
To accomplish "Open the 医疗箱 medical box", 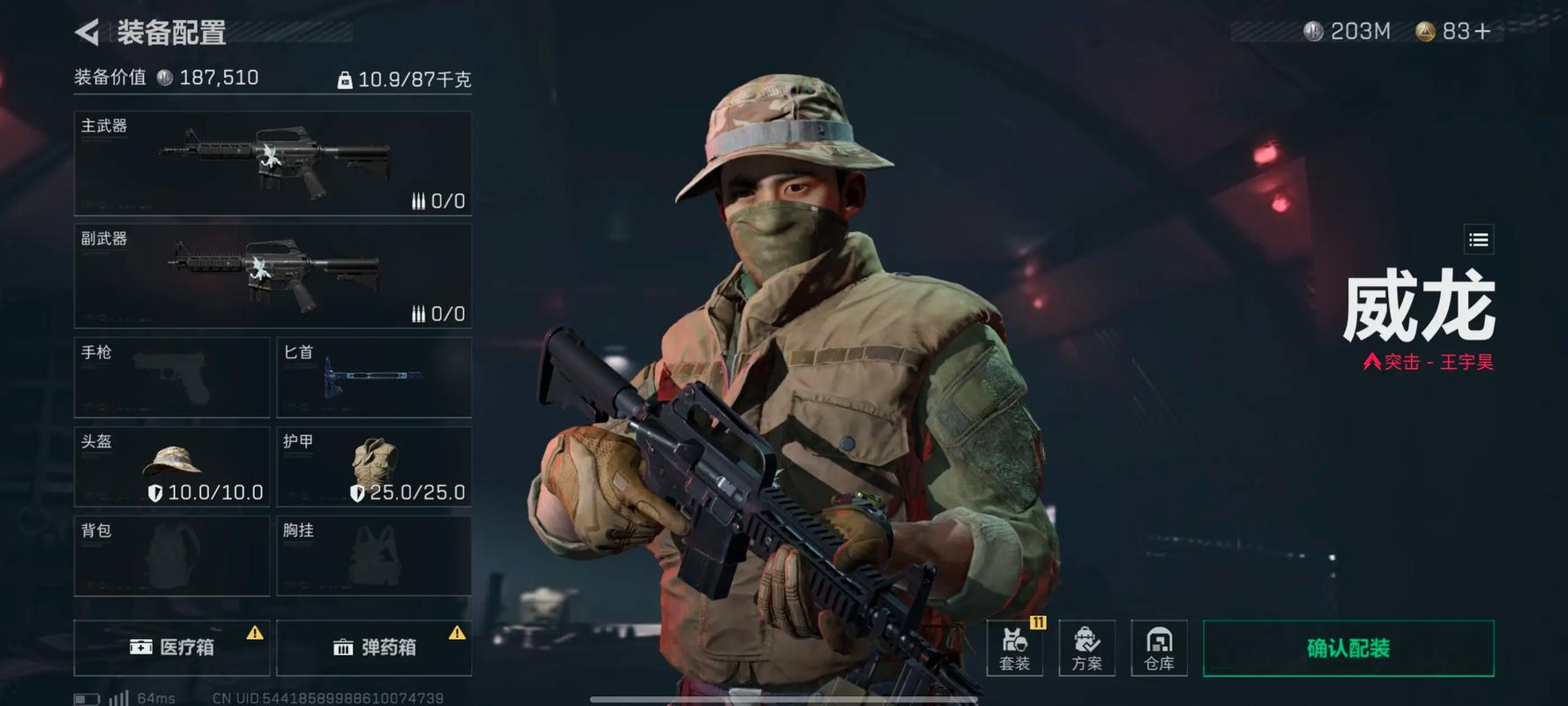I will pos(172,647).
